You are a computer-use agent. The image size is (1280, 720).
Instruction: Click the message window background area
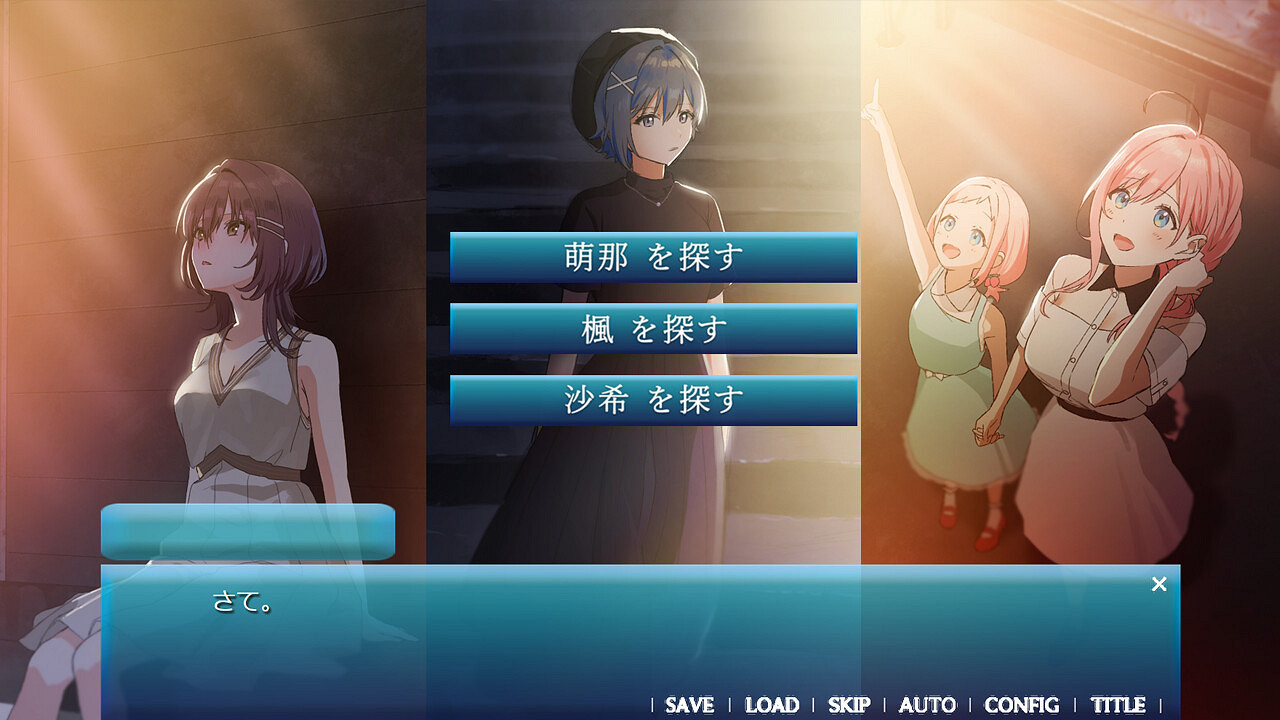tap(640, 650)
